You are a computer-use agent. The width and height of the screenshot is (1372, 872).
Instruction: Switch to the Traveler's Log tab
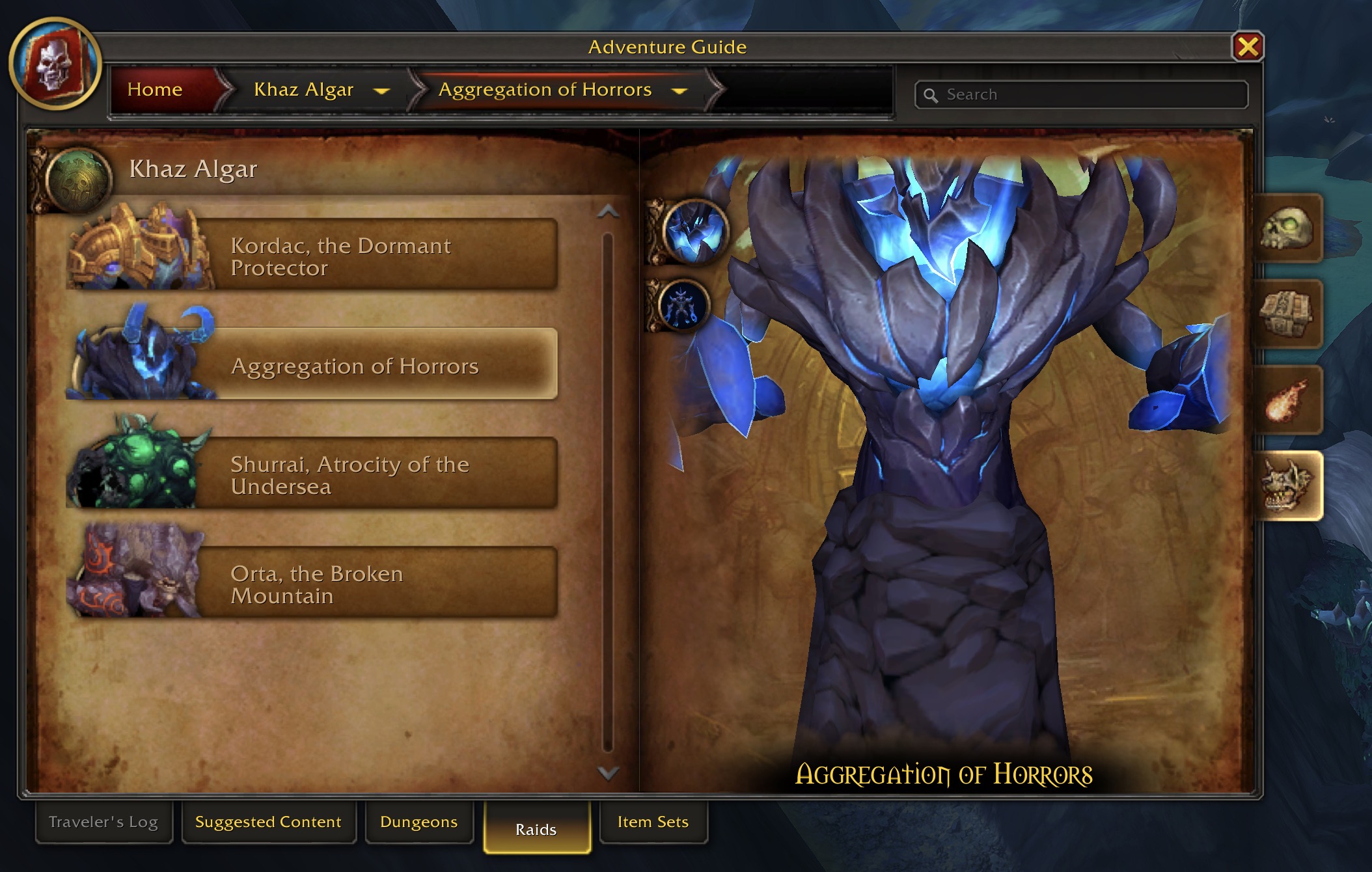tap(103, 822)
